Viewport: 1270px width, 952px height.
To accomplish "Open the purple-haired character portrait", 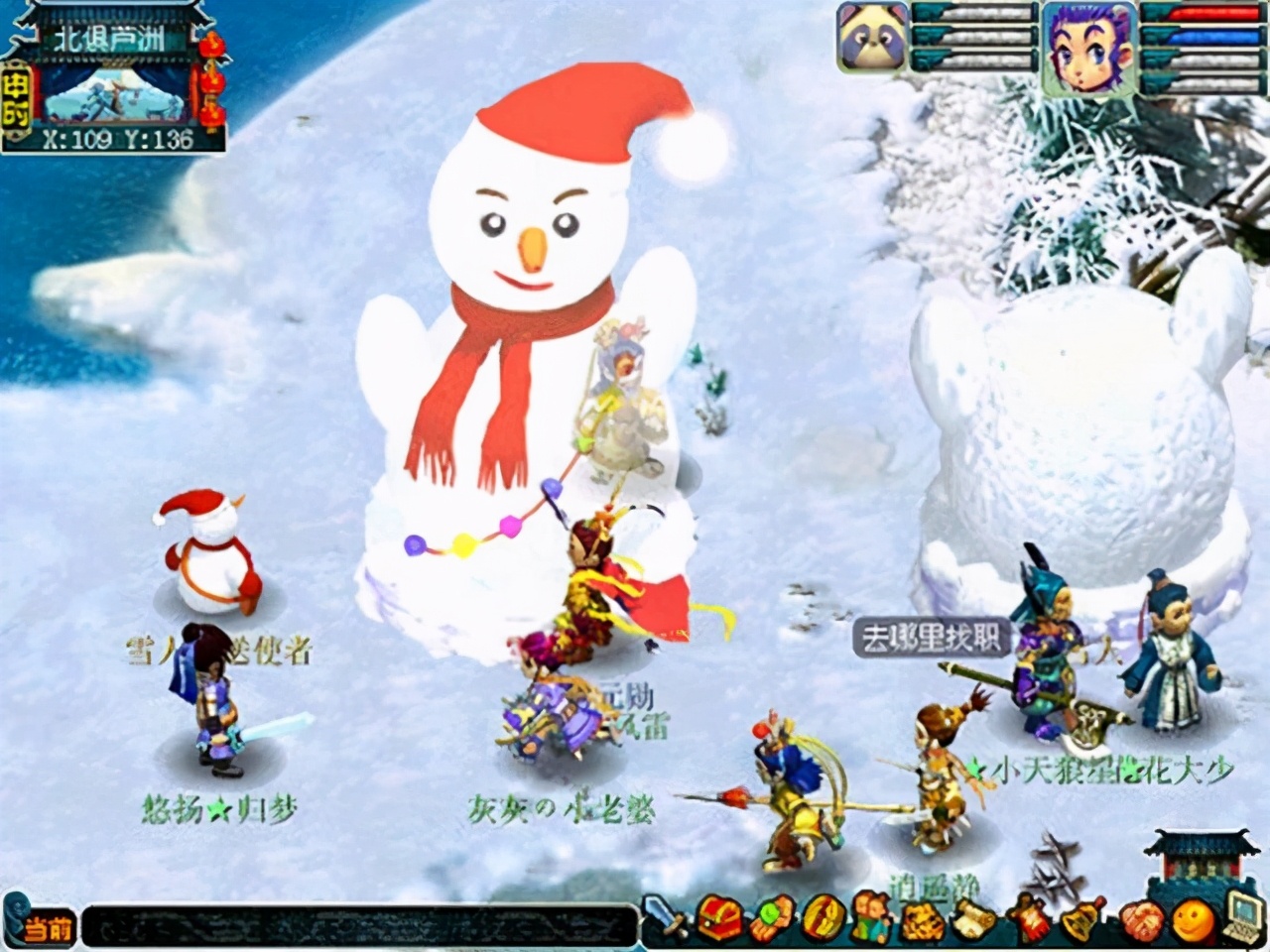I will tap(1087, 46).
